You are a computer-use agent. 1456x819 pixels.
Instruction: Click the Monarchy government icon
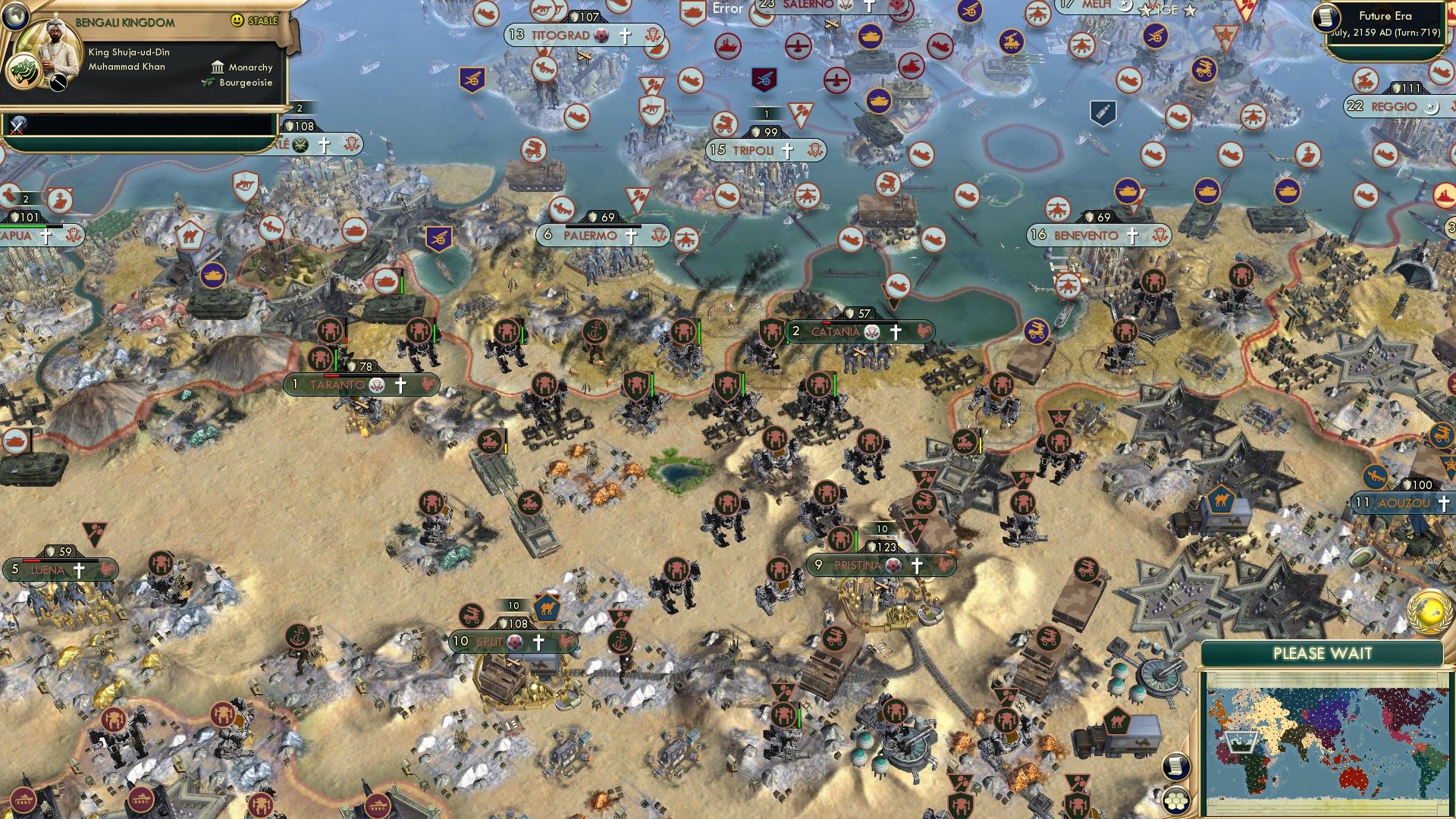click(x=219, y=68)
